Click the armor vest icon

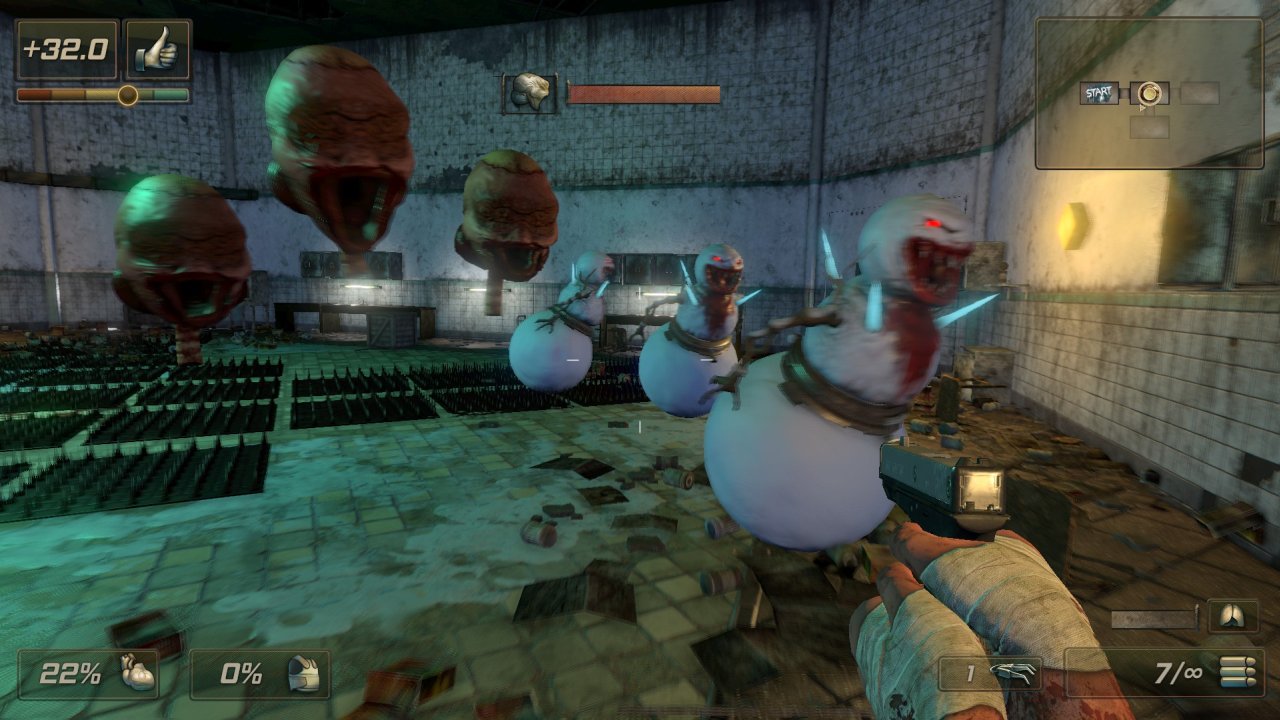pos(302,673)
